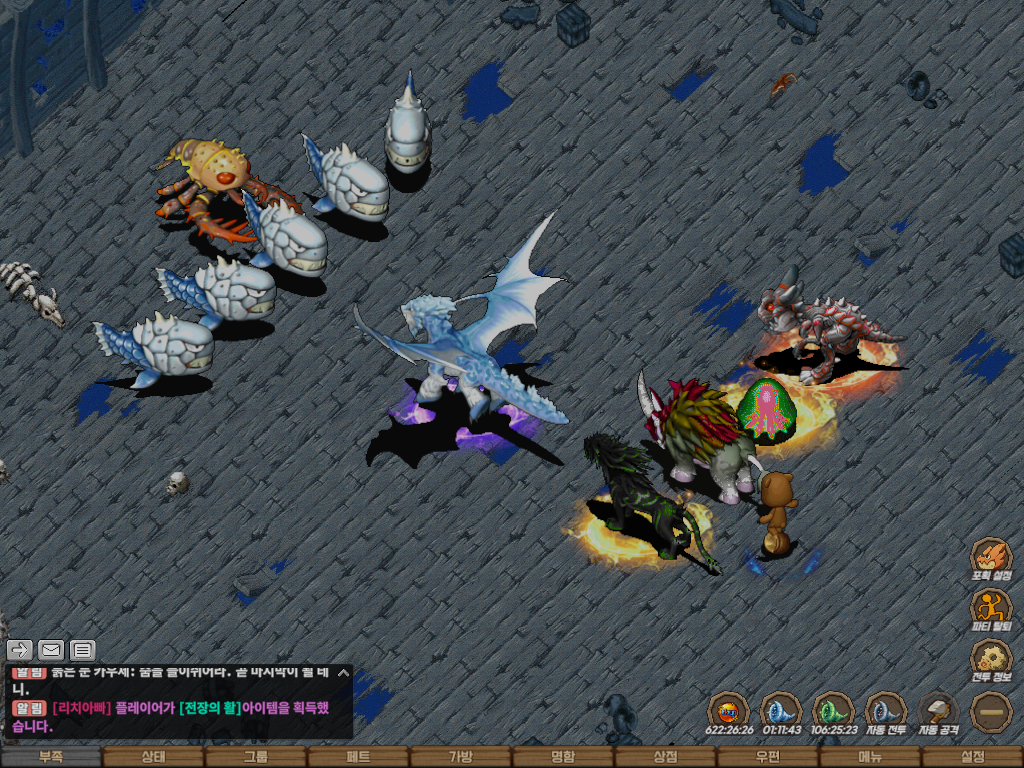Open the 전투 정보 battle info icon
Viewport: 1024px width, 768px height.
pyautogui.click(x=991, y=660)
